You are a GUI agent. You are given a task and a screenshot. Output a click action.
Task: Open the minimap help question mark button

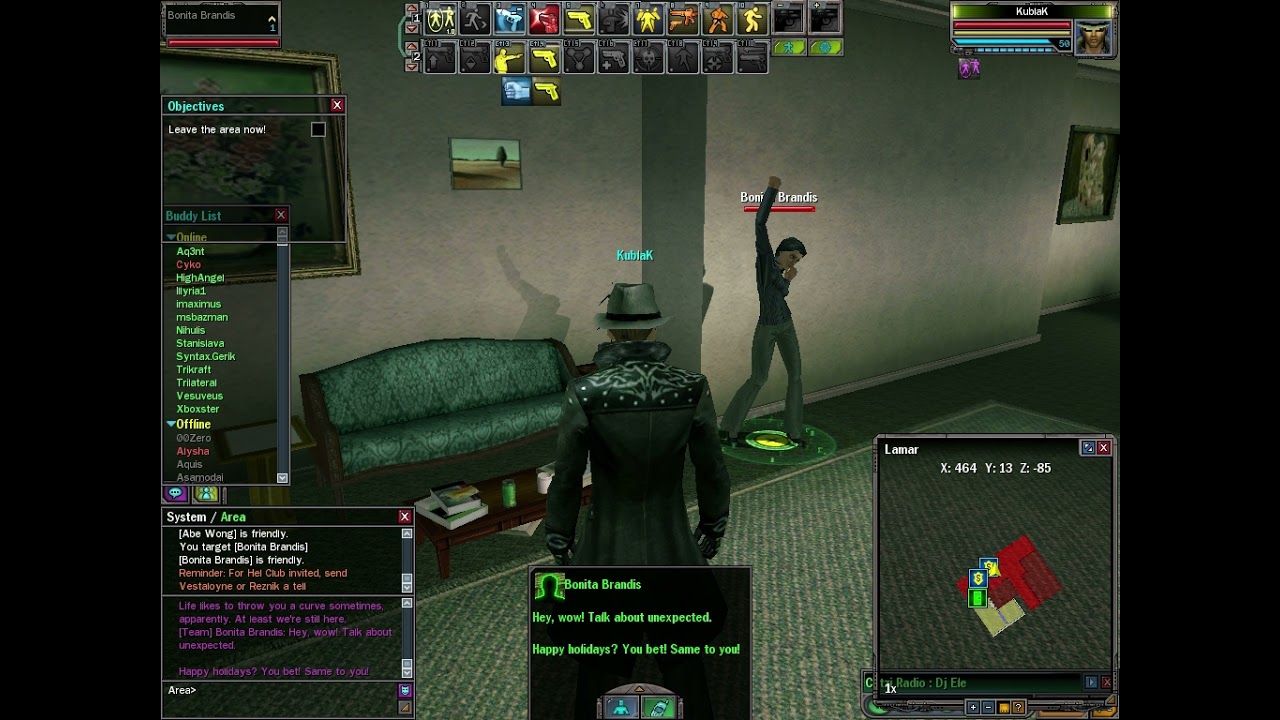(1019, 707)
